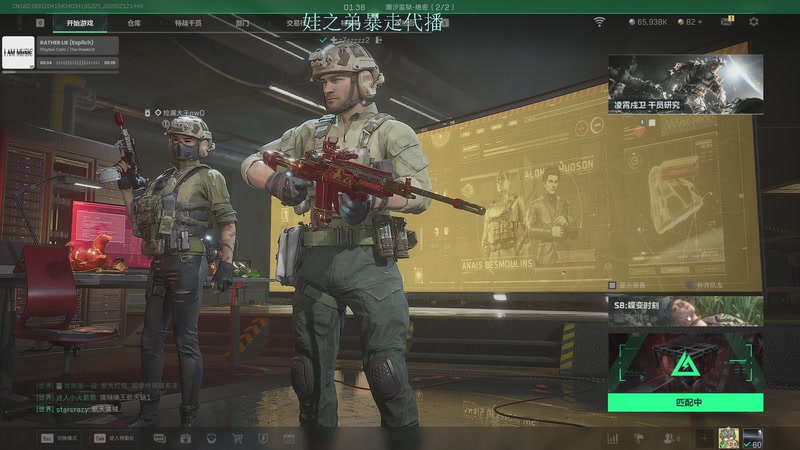Click the speech bubble chat icon
This screenshot has height=450, width=800.
tap(159, 438)
